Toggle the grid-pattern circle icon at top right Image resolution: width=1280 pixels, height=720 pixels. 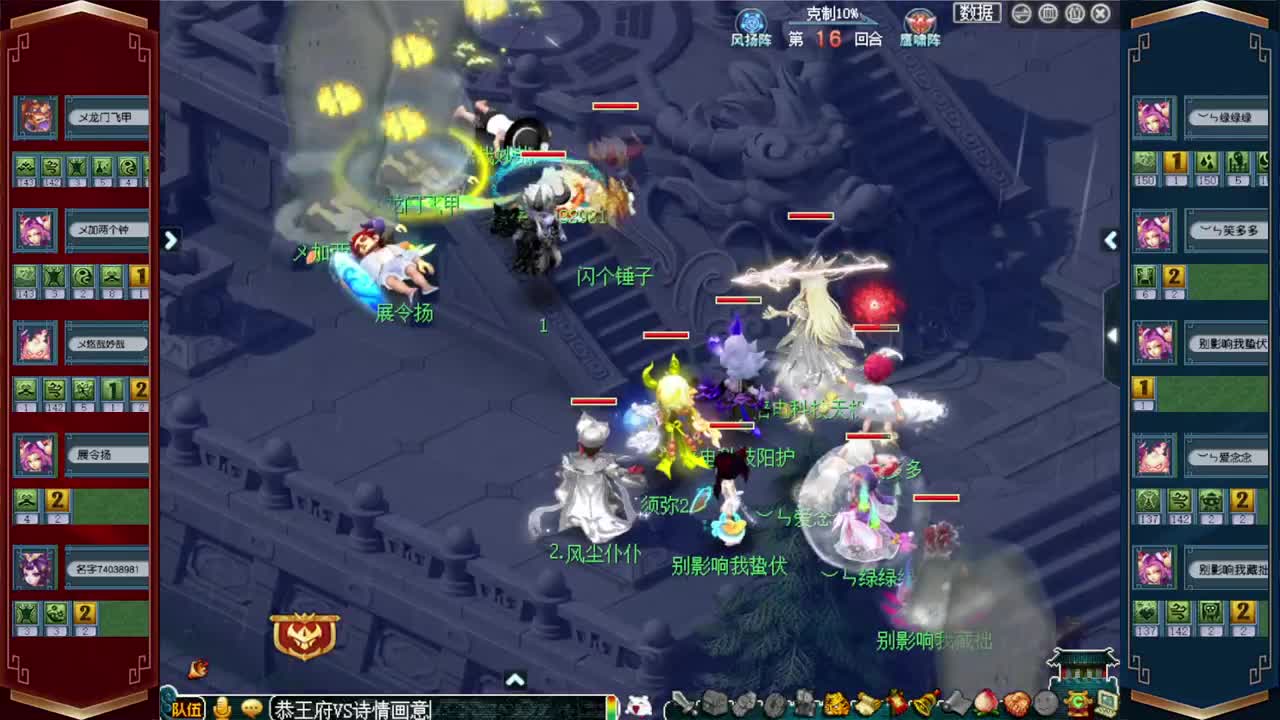coord(1047,12)
